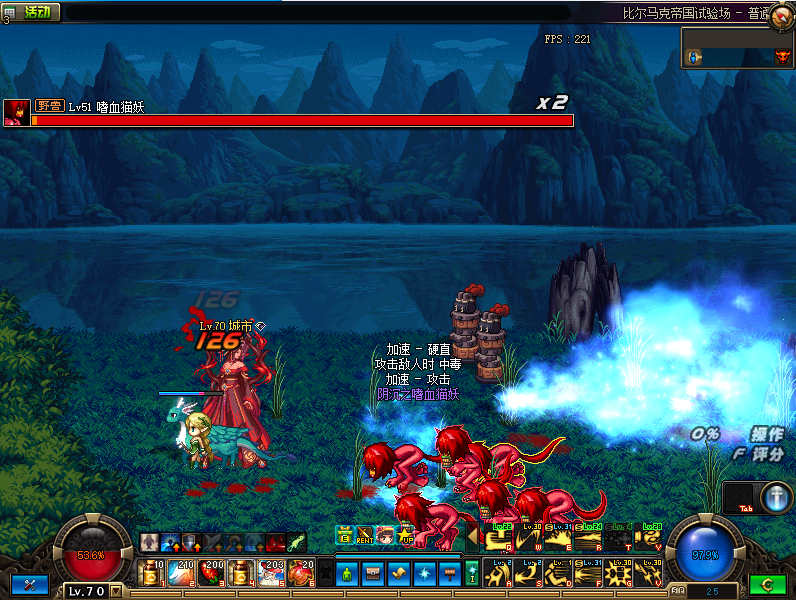Click the star UP icon
This screenshot has height=600, width=796.
(x=405, y=535)
